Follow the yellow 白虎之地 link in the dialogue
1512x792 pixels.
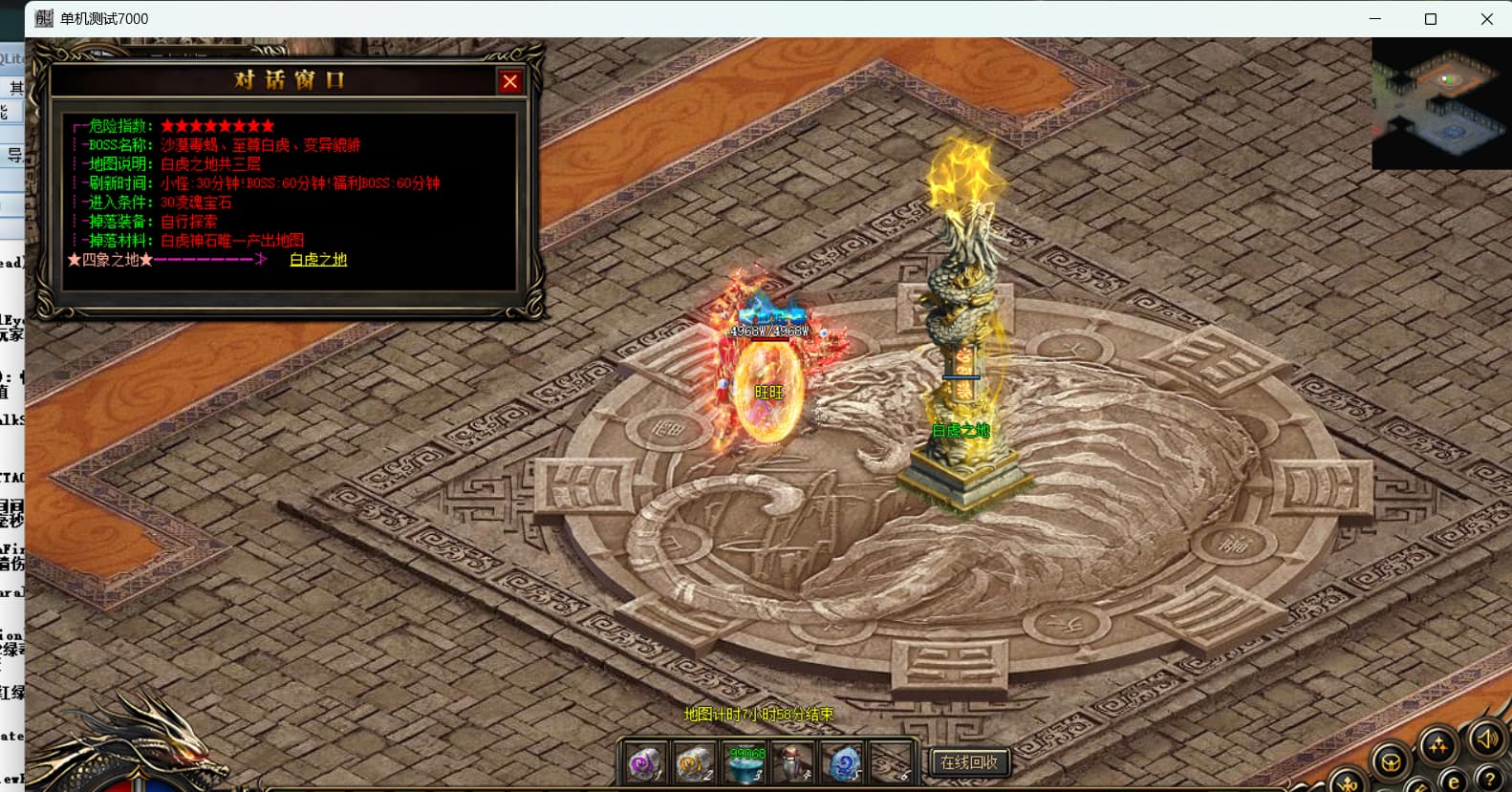tap(318, 260)
